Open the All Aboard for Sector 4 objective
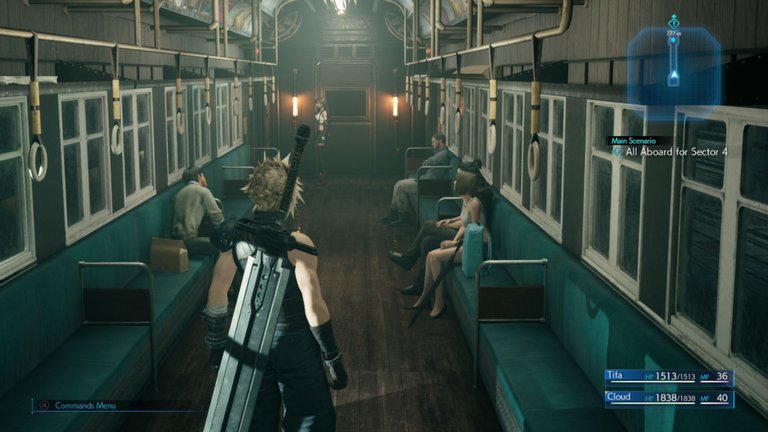 [664, 152]
